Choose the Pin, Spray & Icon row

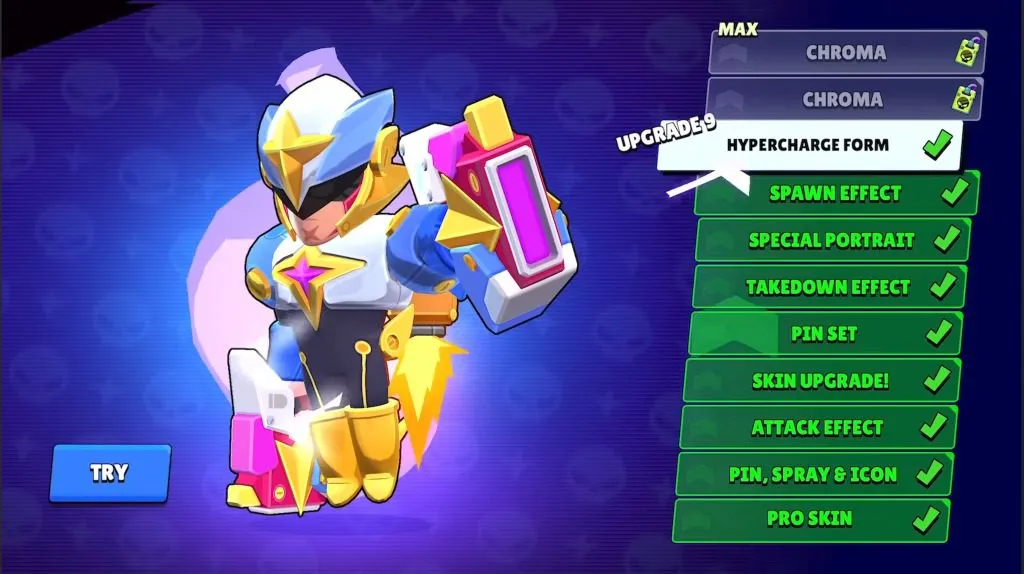click(813, 474)
